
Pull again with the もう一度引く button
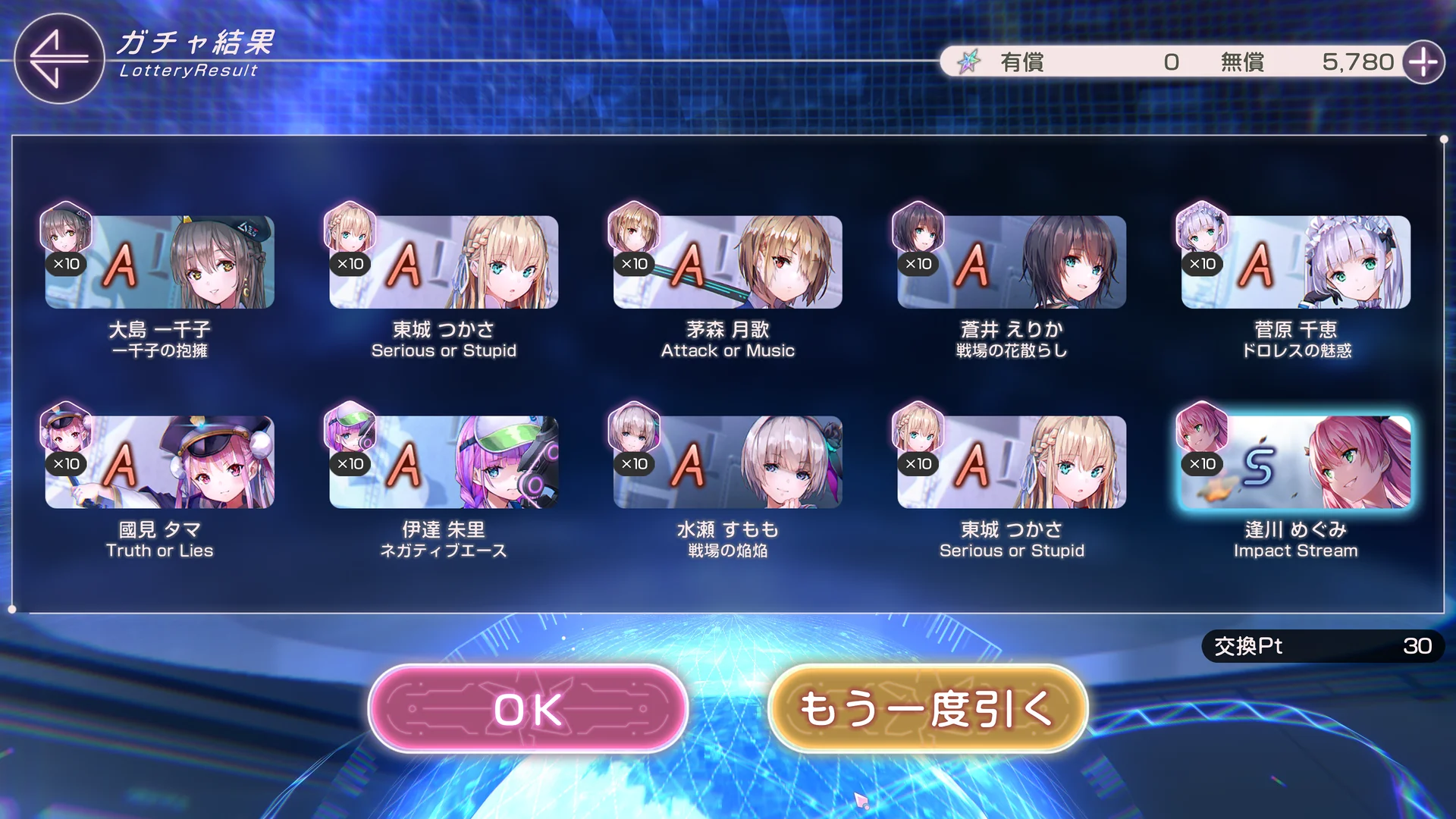coord(927,709)
